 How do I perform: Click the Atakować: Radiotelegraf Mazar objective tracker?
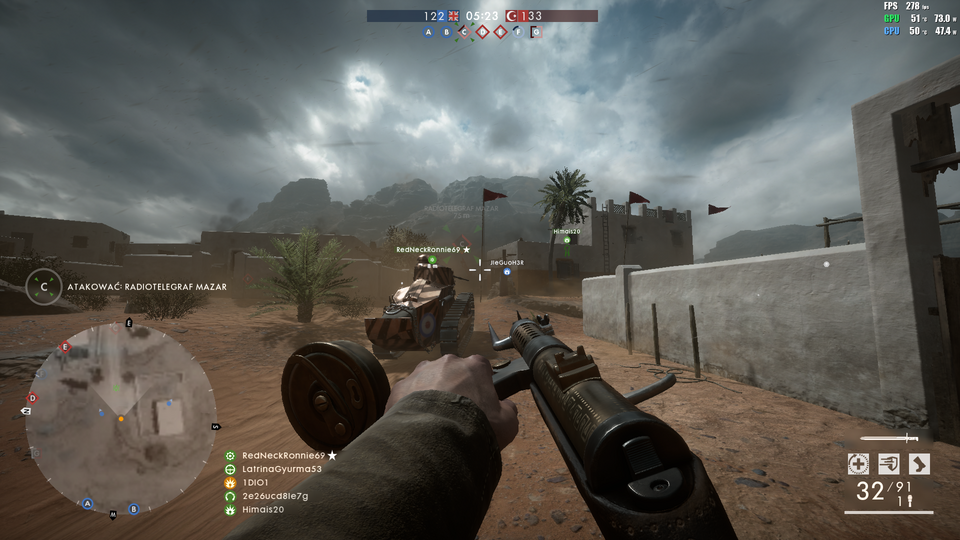pyautogui.click(x=146, y=287)
